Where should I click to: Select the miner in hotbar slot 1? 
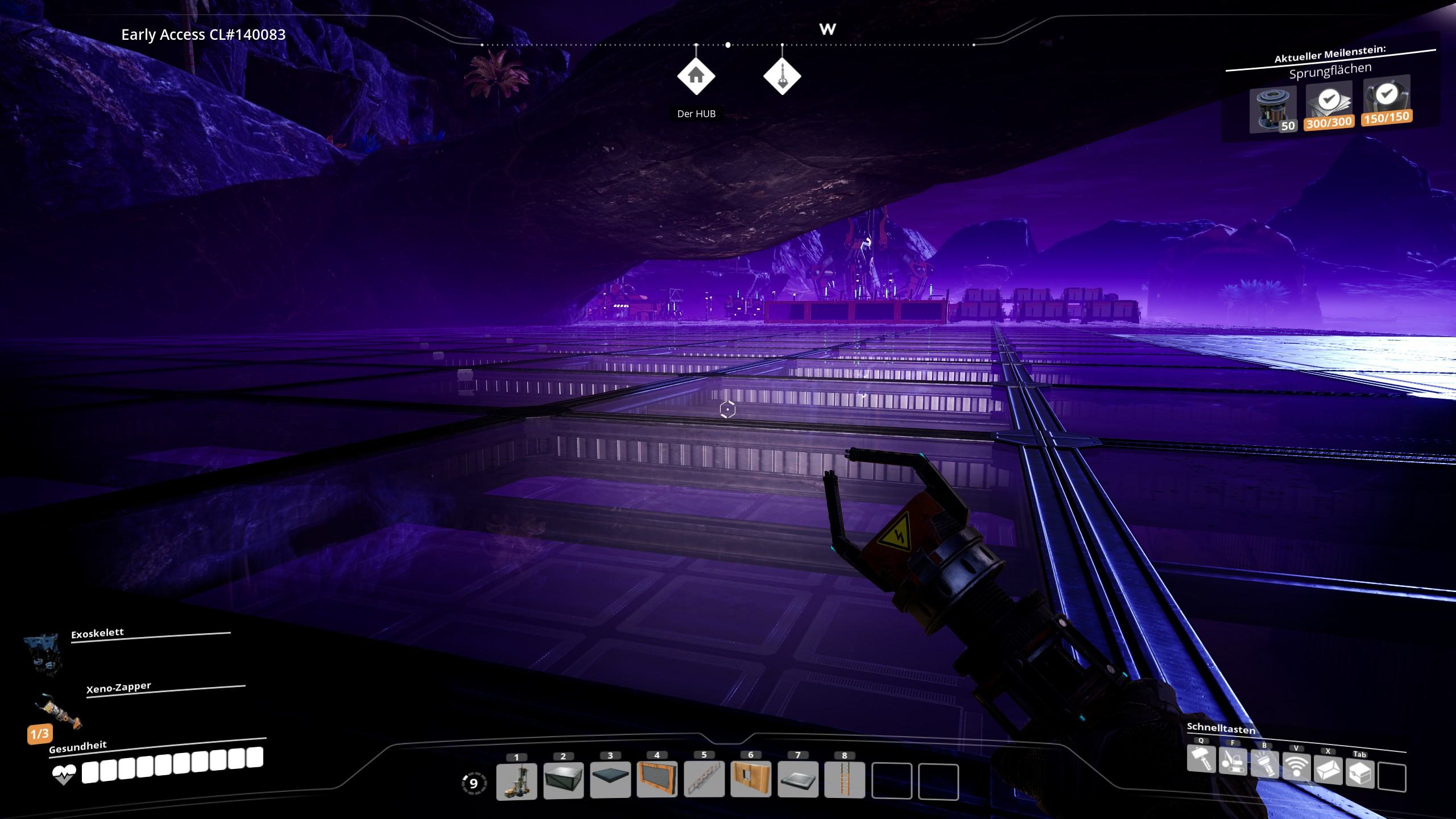[516, 780]
